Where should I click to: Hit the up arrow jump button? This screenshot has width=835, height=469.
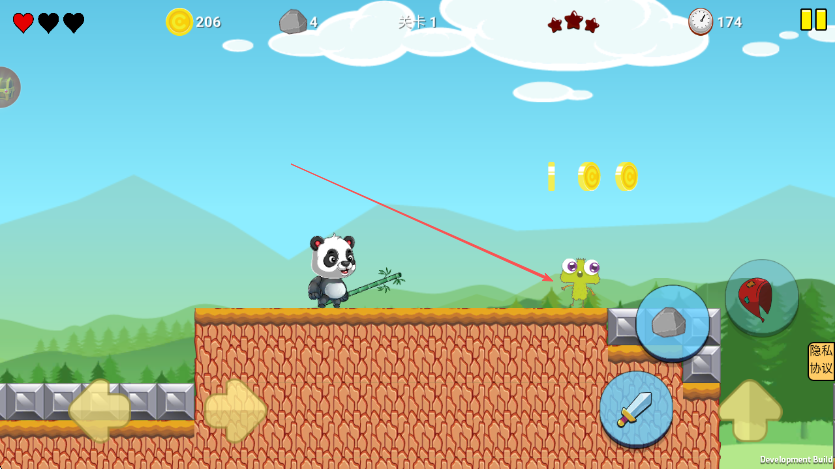tap(750, 409)
